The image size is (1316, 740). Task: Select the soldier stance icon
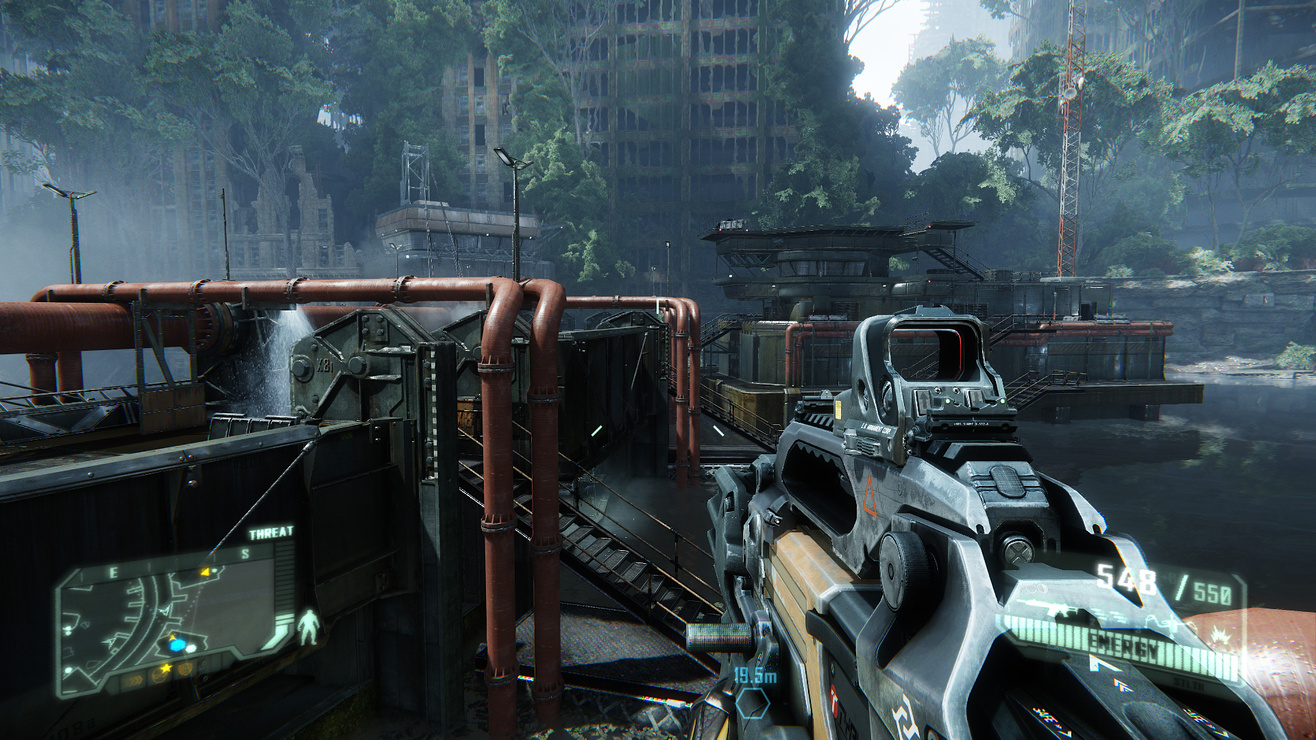[x=308, y=626]
